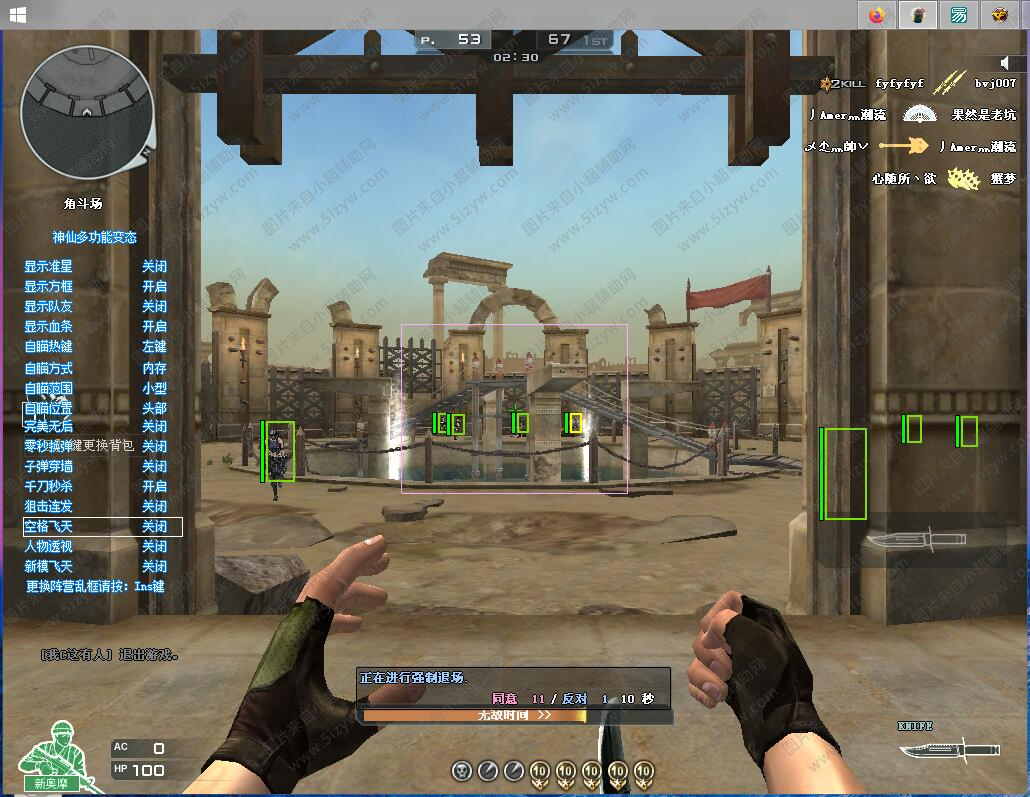The height and width of the screenshot is (797, 1030).
Task: Click the skull medal icon
Action: tap(462, 771)
